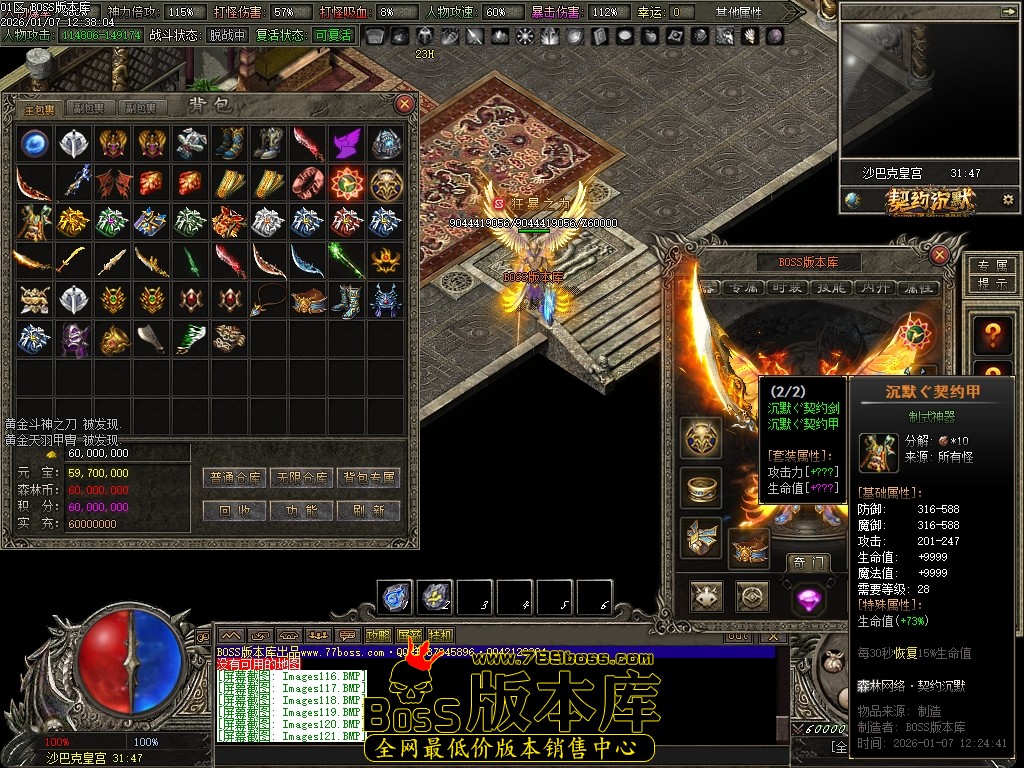Select the purple gem equipment slot
This screenshot has width=1024, height=768.
coord(807,598)
